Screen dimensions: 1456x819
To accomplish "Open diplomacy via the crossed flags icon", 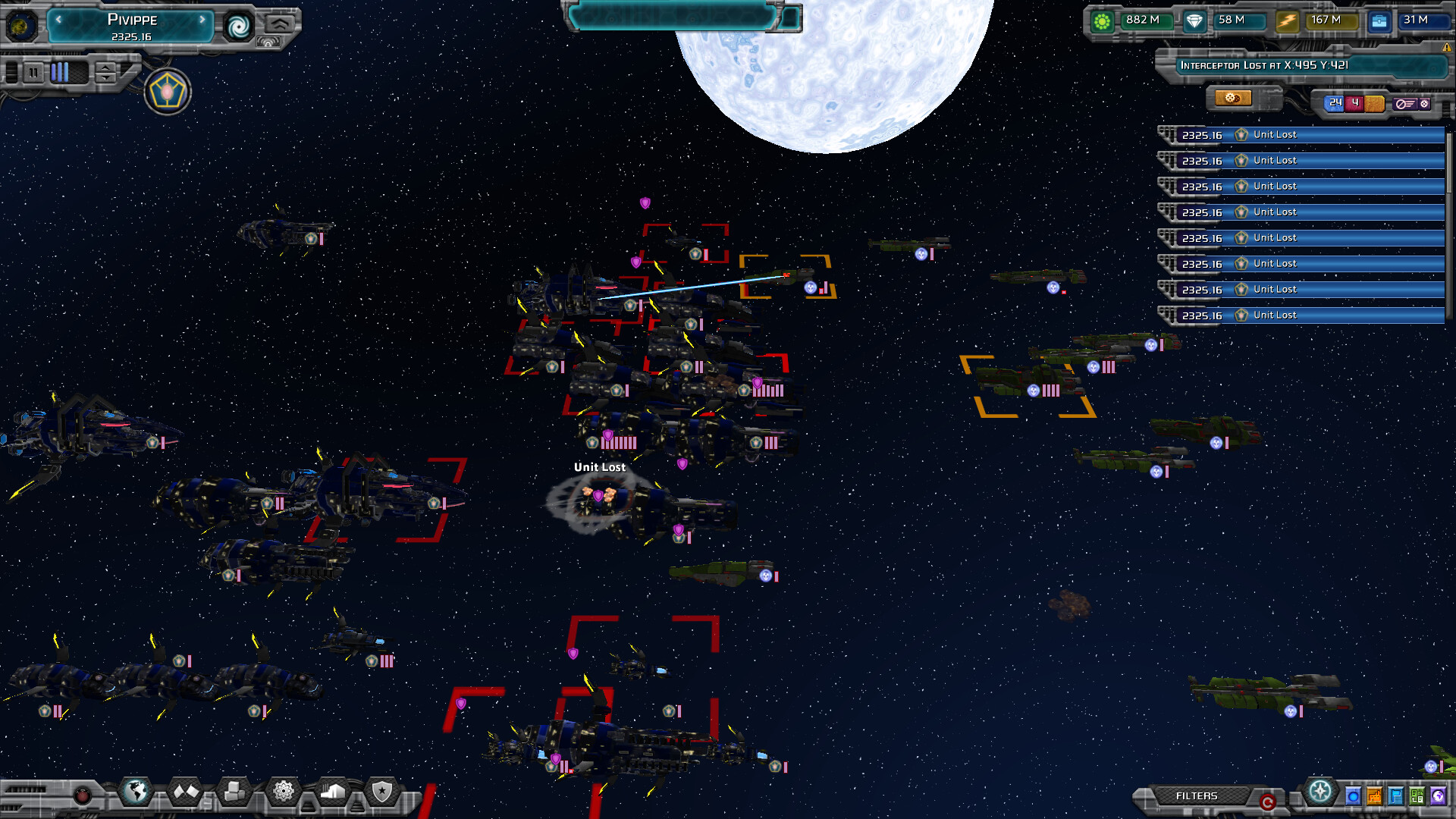I will pyautogui.click(x=186, y=790).
